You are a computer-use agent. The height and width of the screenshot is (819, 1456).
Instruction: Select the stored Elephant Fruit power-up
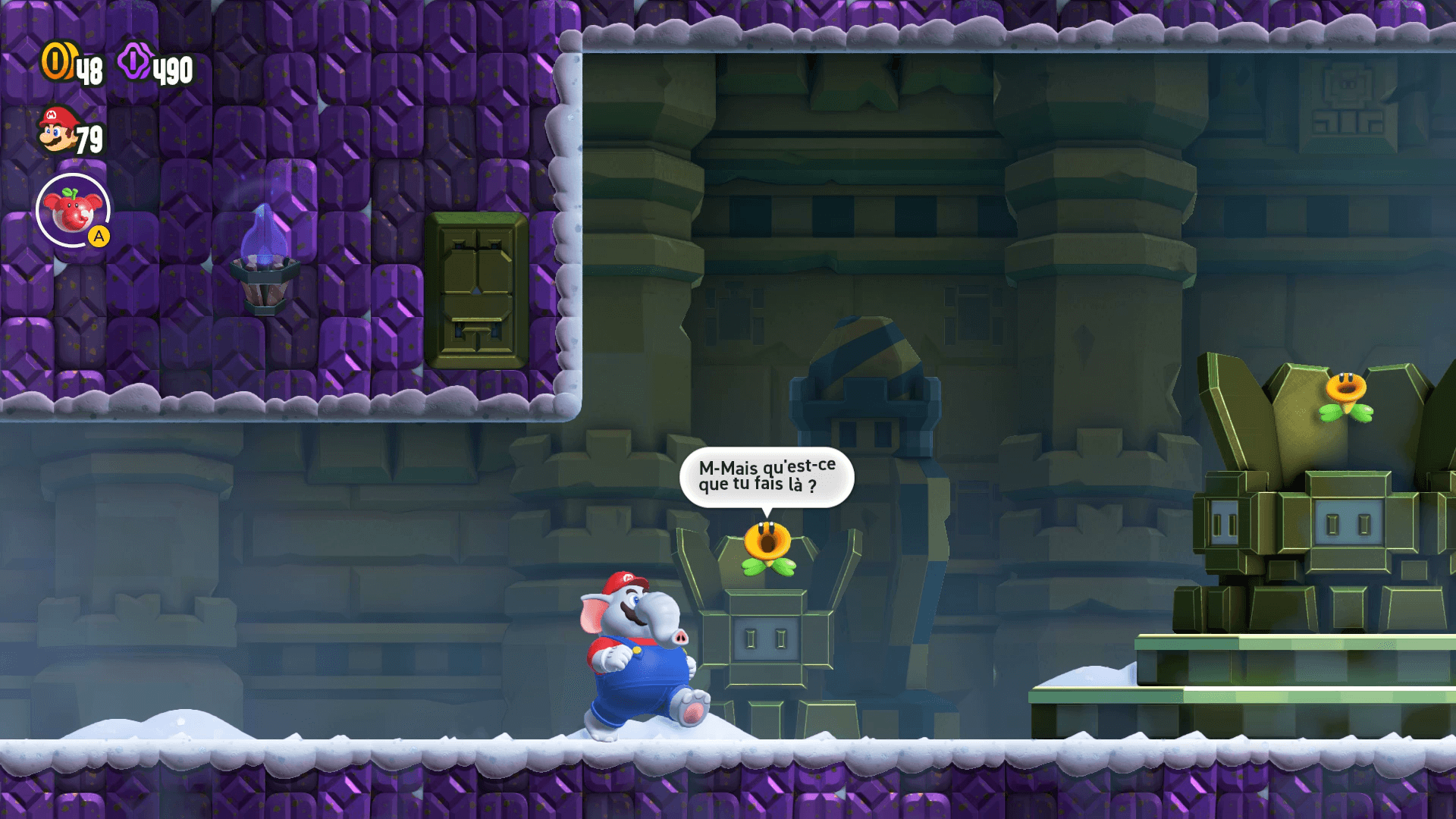tap(73, 210)
